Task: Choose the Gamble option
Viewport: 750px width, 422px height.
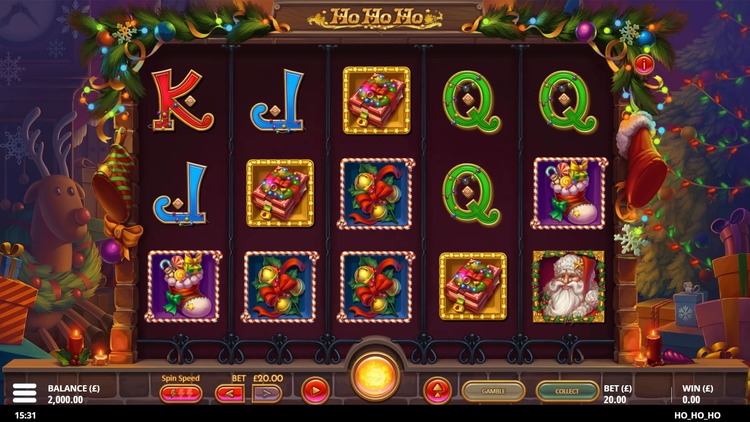Action: (493, 391)
